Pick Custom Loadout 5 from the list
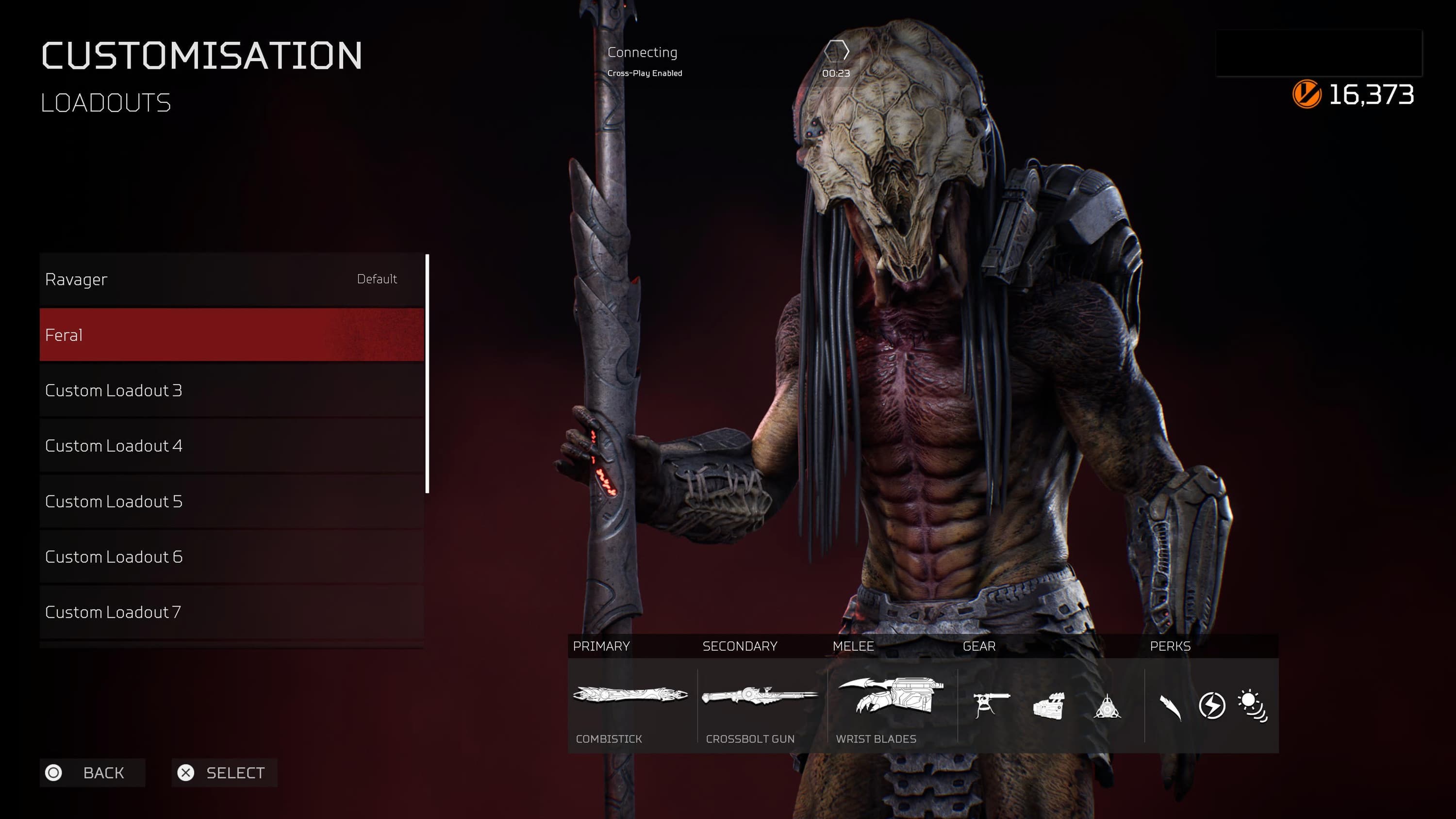 click(x=232, y=501)
